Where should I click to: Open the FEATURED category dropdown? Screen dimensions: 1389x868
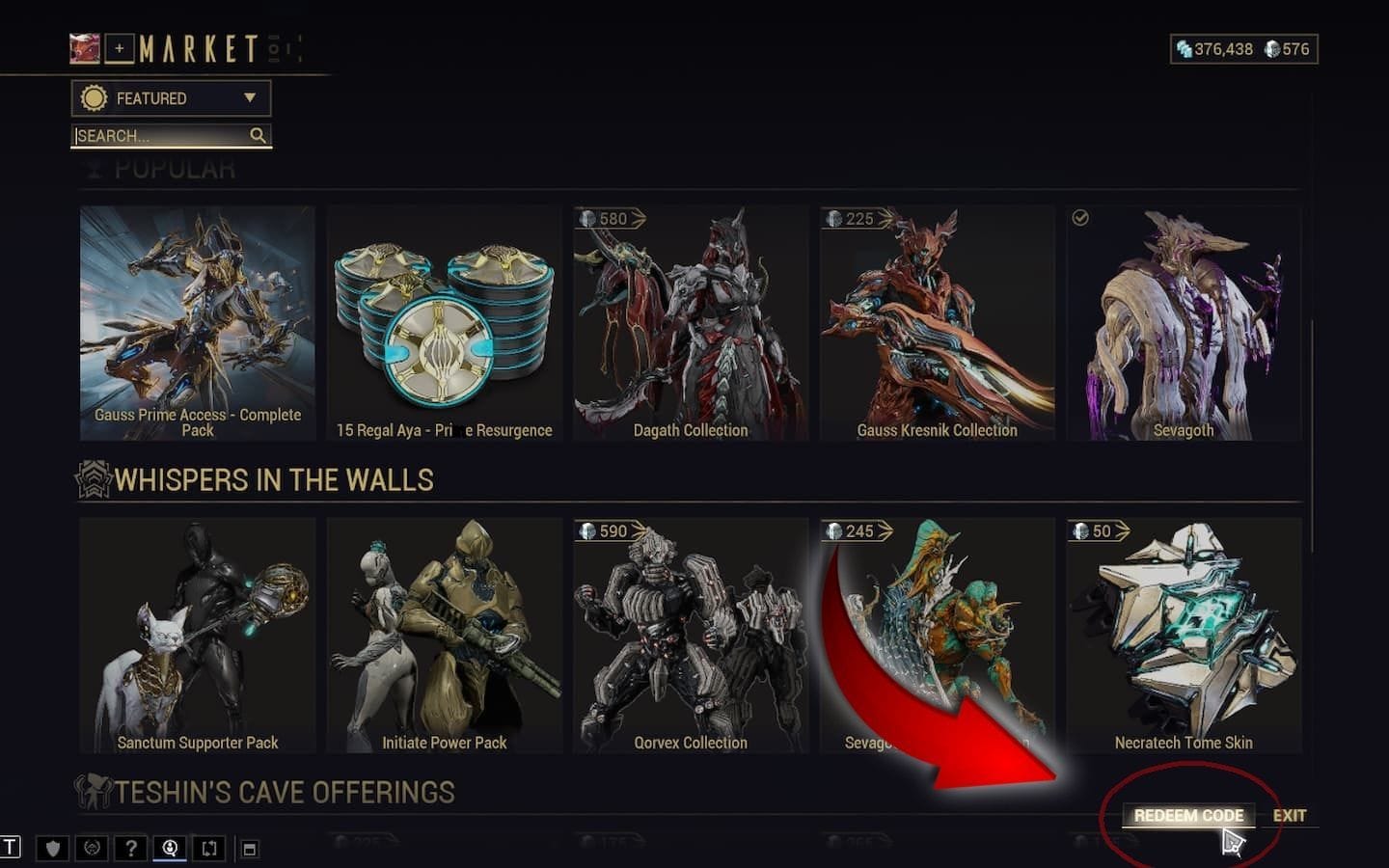click(170, 98)
